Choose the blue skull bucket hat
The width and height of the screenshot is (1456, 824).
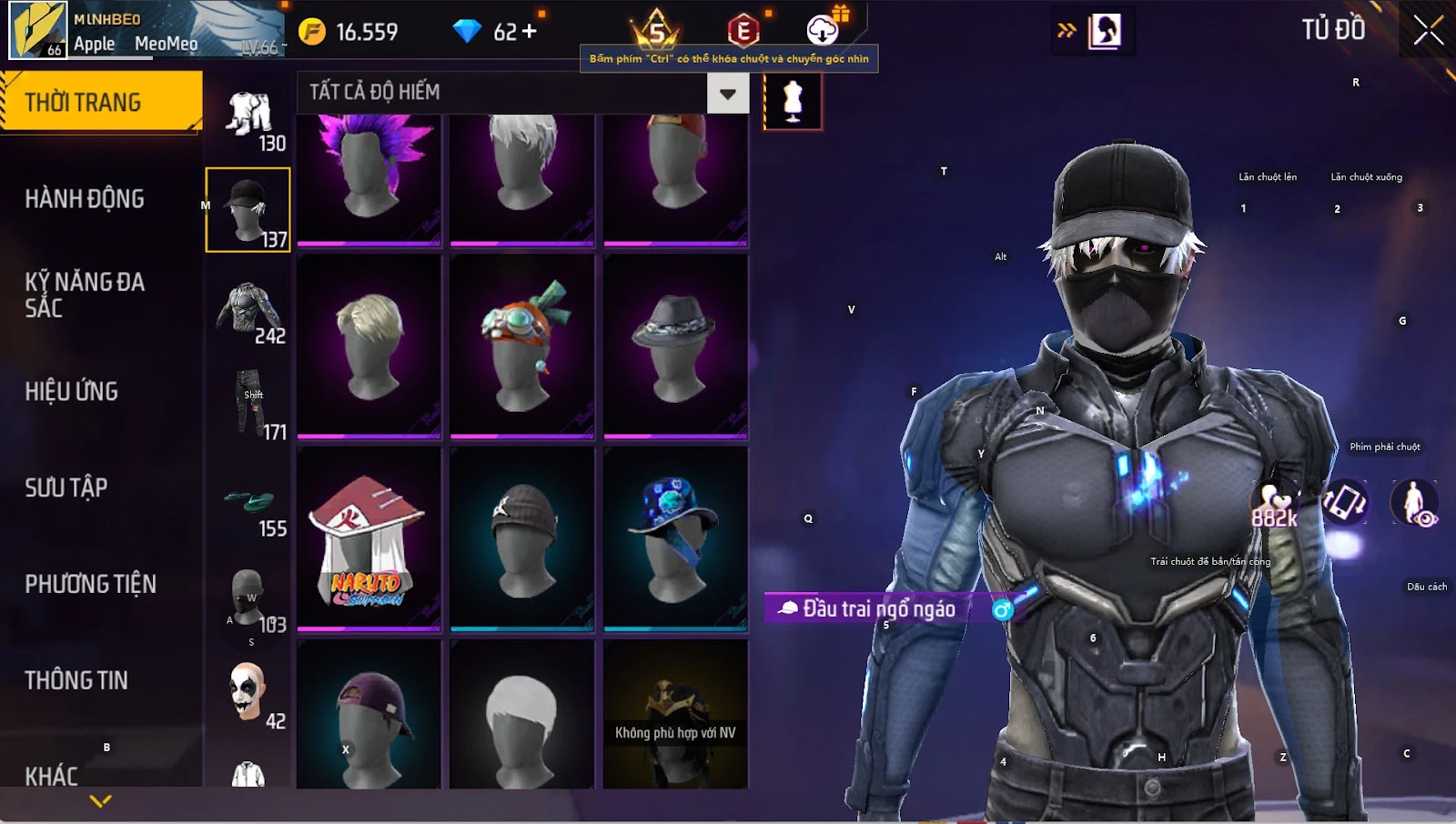675,538
